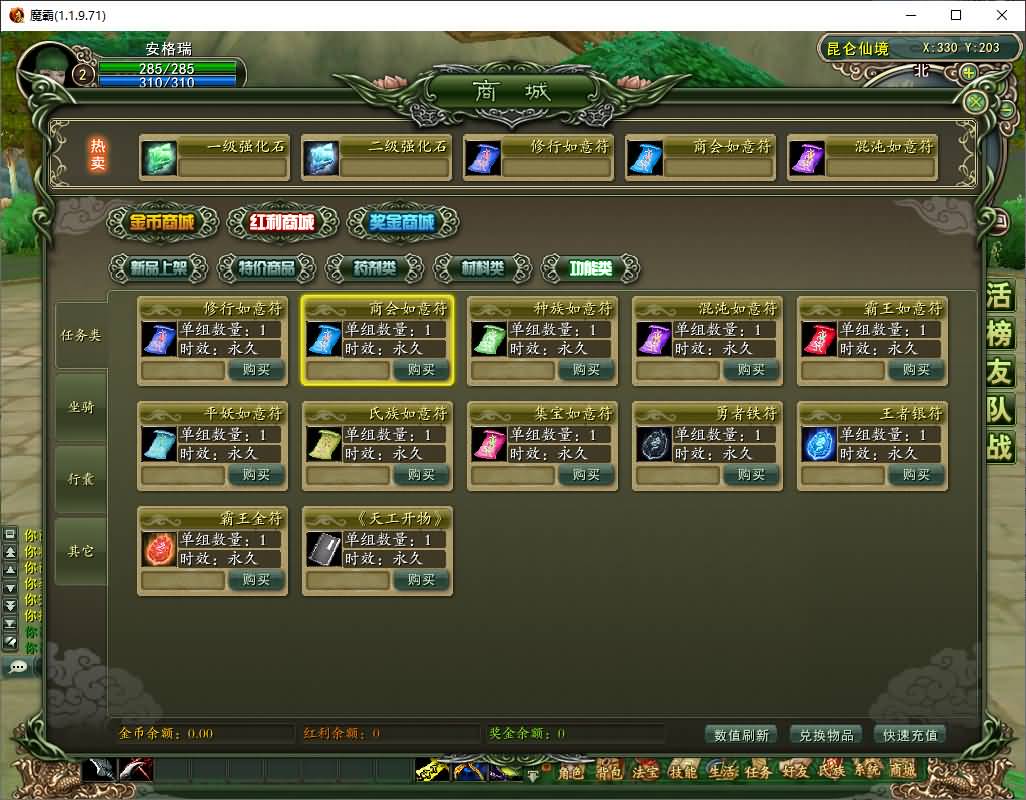Open 兑换物品 to exchange items
Screen dimensions: 1026x800
pos(826,735)
